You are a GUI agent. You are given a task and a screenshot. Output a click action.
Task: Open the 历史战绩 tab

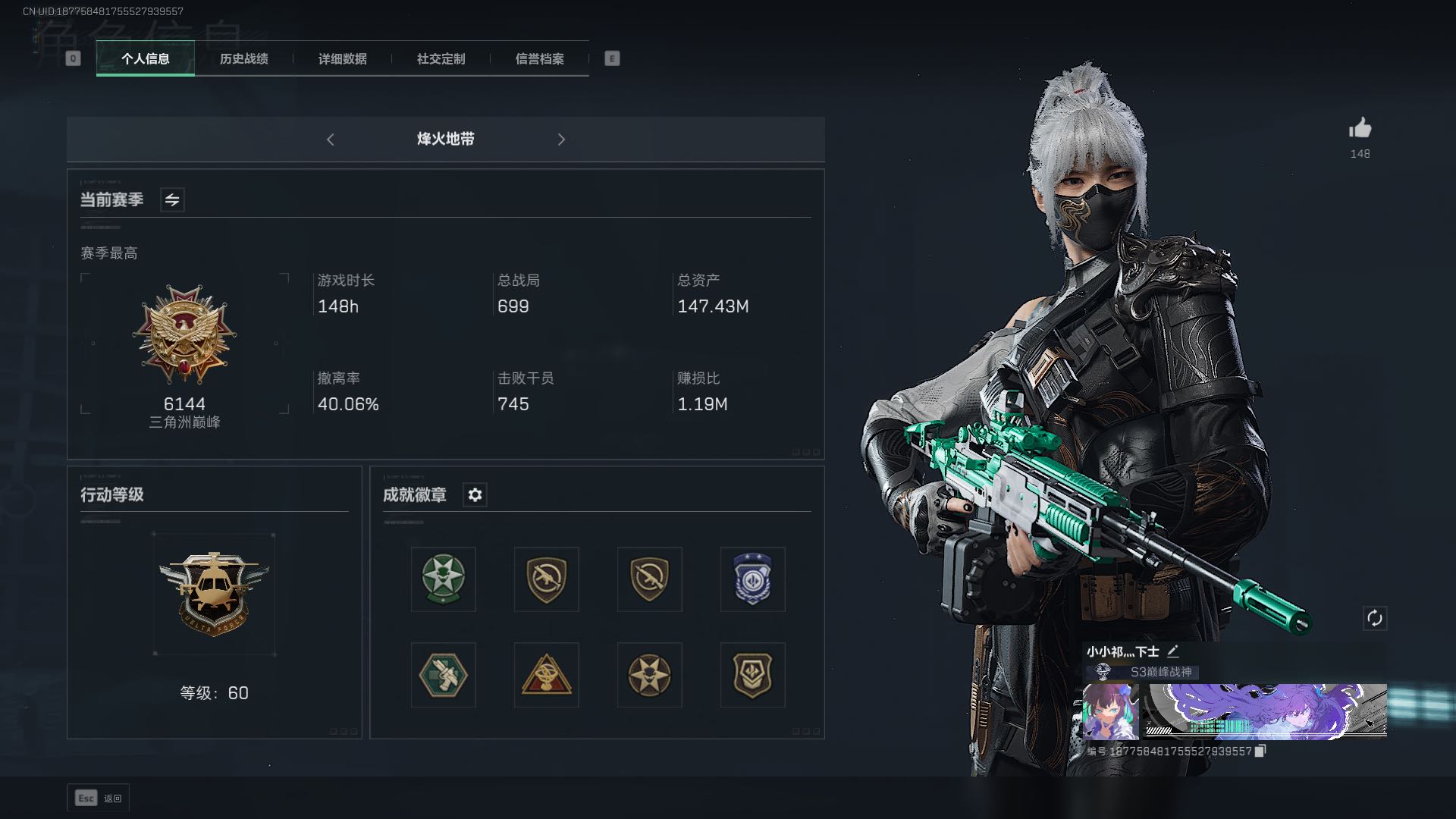point(243,58)
